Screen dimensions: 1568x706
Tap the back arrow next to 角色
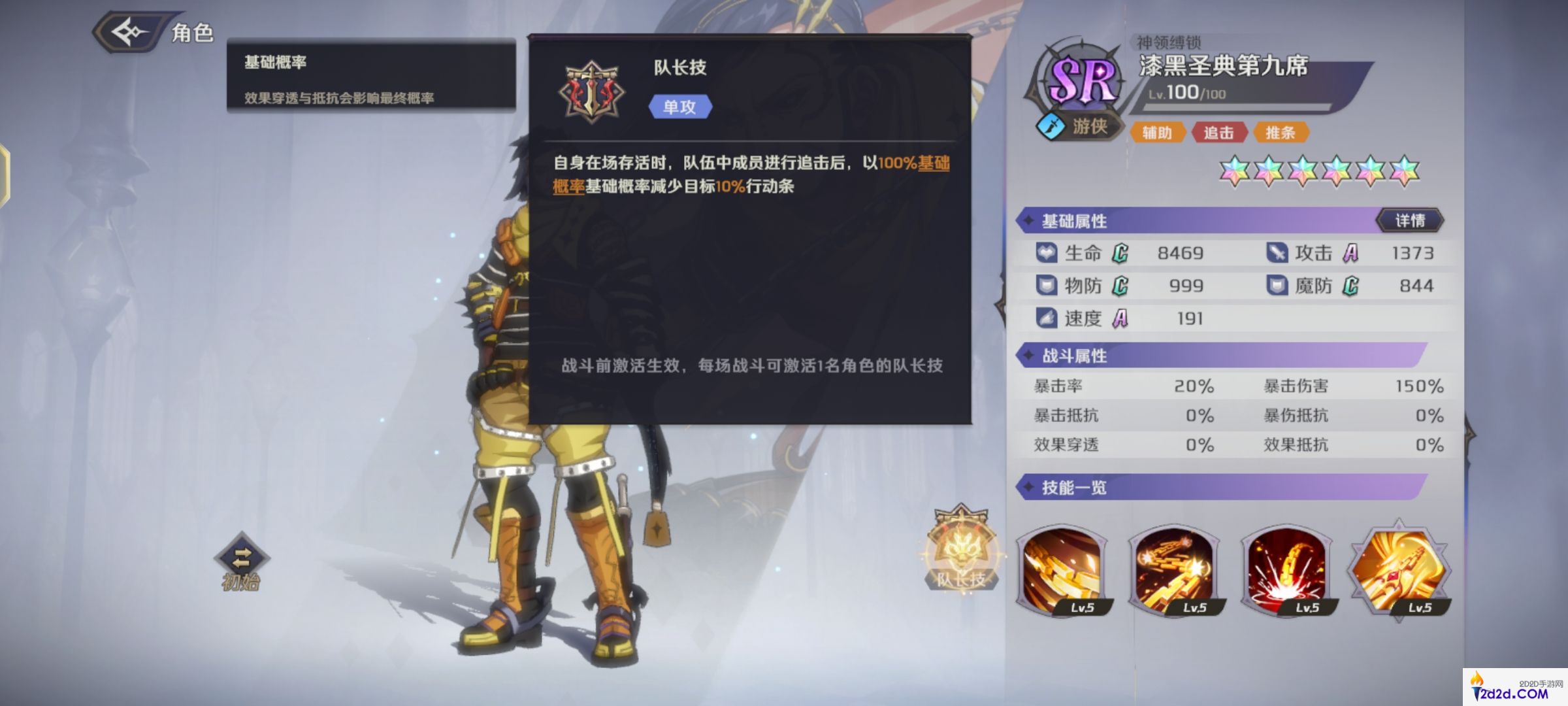pyautogui.click(x=128, y=29)
